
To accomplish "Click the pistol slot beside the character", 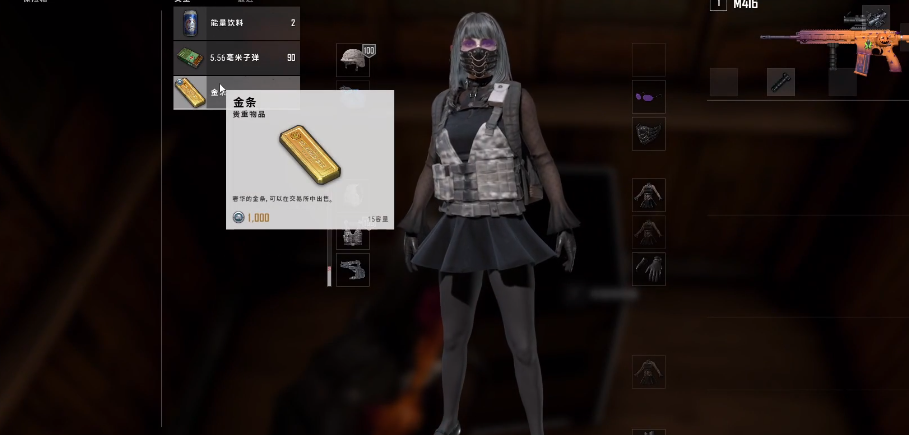I will click(x=353, y=270).
